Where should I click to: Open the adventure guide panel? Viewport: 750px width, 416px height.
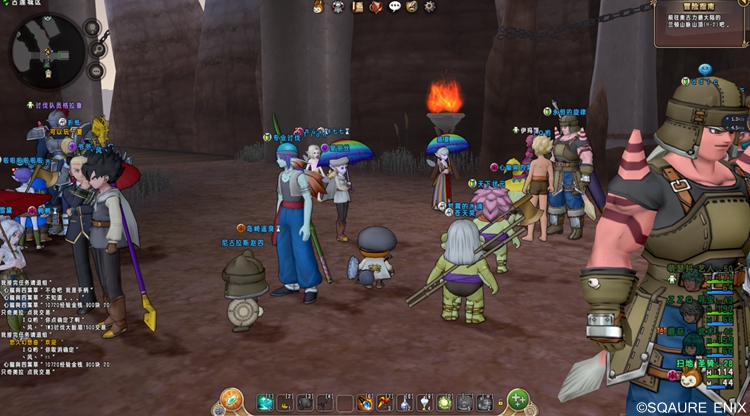click(702, 24)
